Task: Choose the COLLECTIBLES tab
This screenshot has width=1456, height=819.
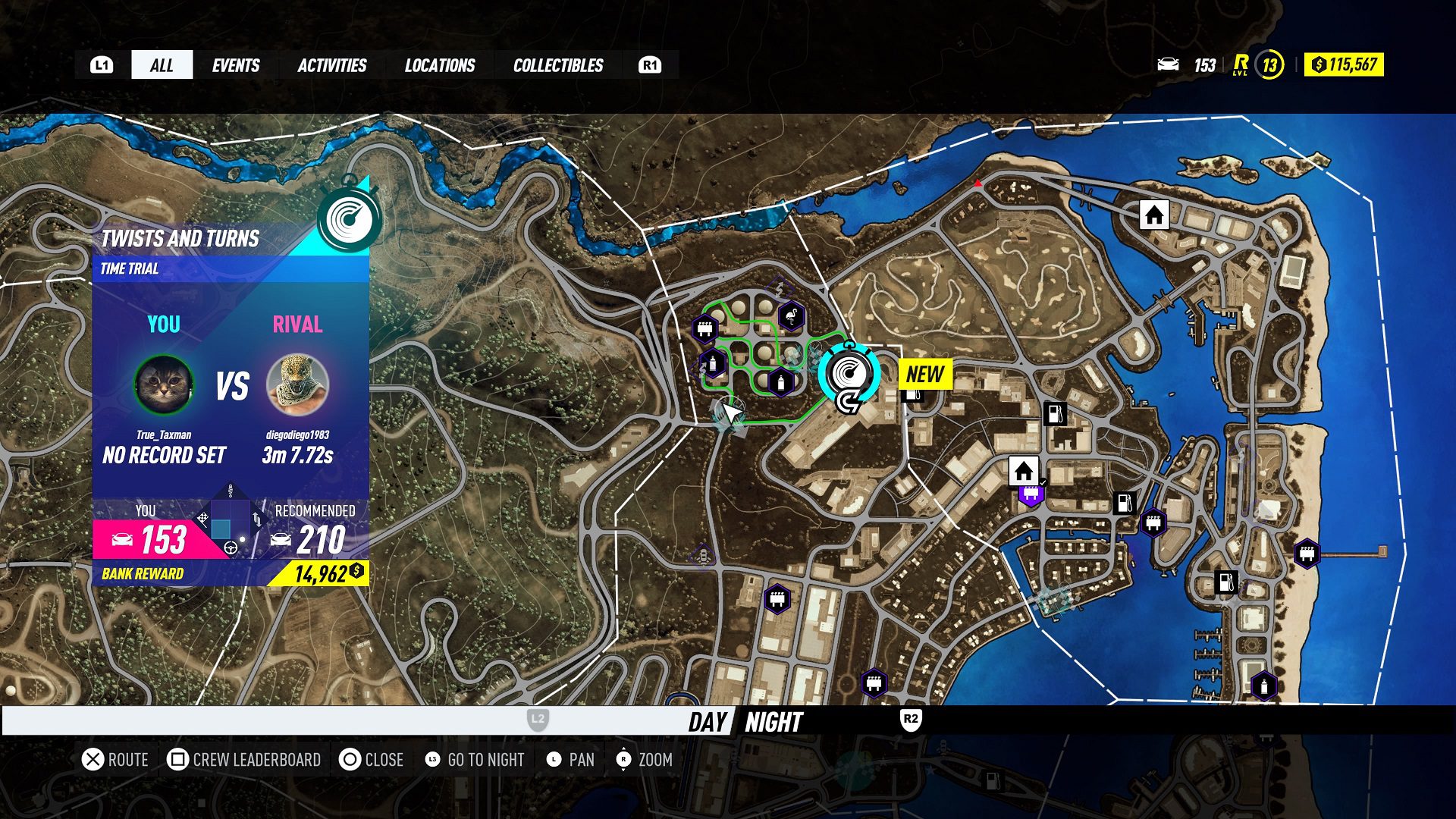Action: 558,65
